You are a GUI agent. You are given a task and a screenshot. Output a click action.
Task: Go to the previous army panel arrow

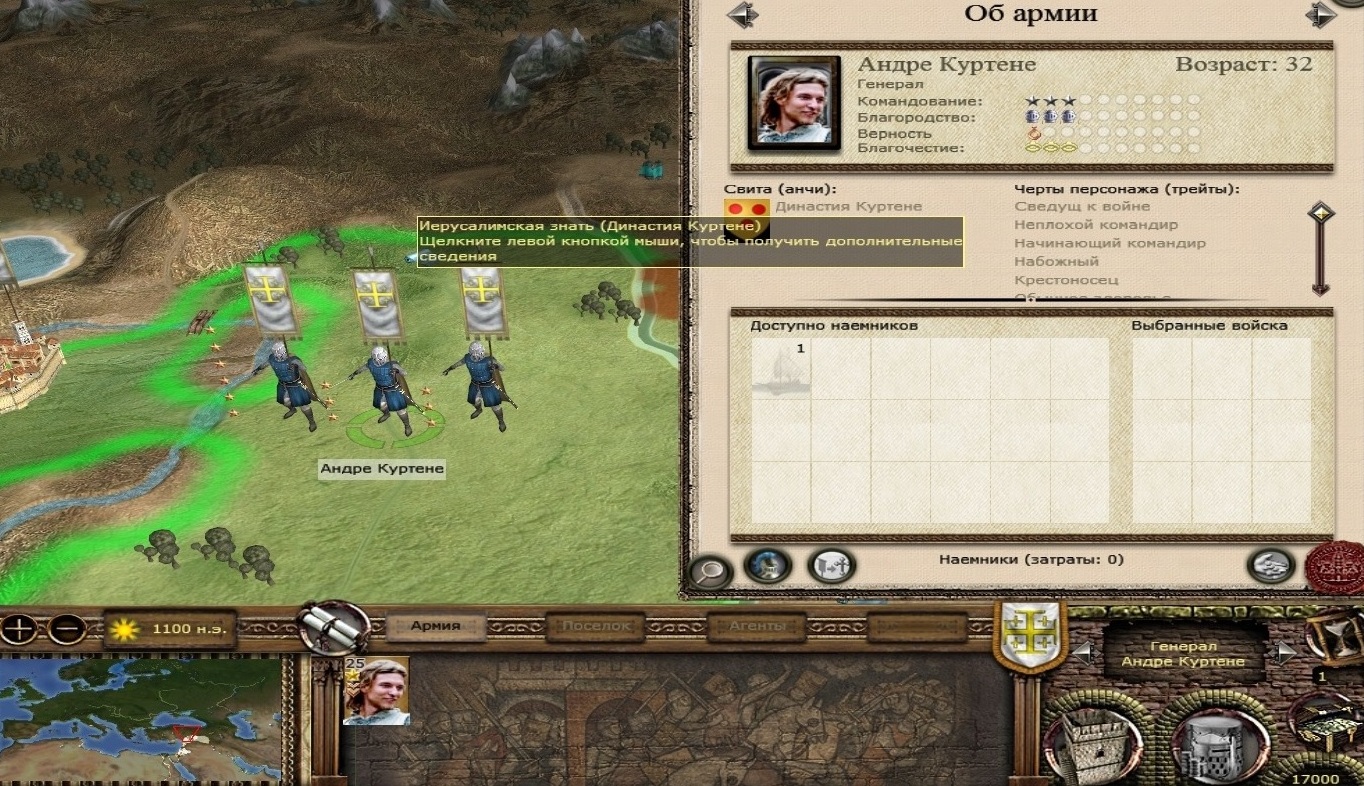coord(742,15)
